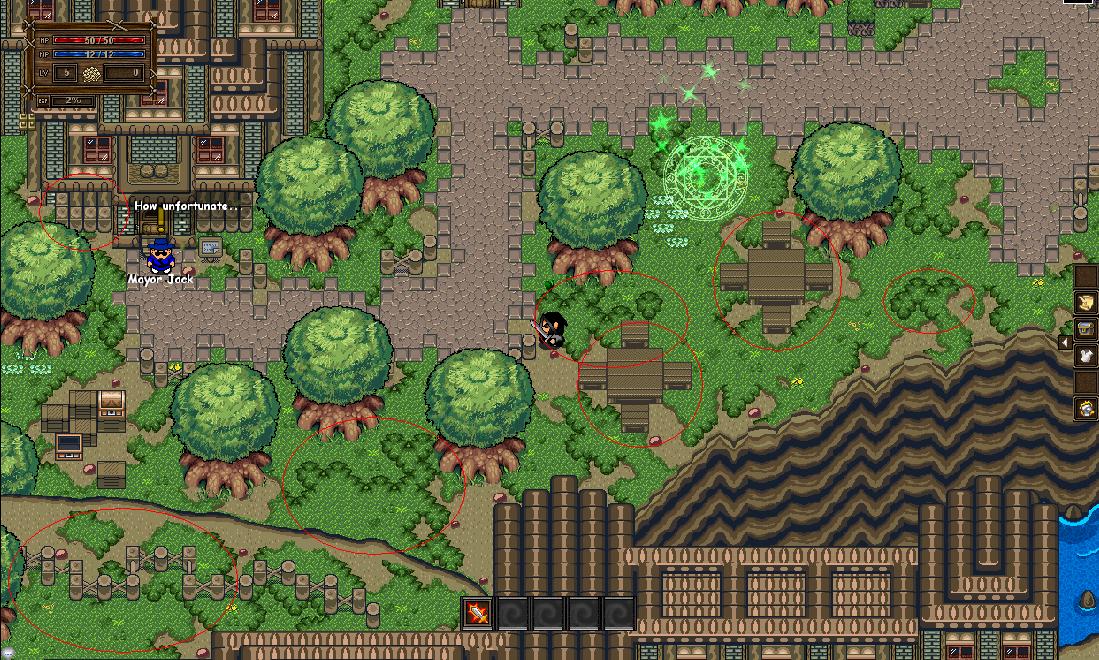The width and height of the screenshot is (1099, 660).
Task: Activate the flaming sword skill slot
Action: click(479, 613)
